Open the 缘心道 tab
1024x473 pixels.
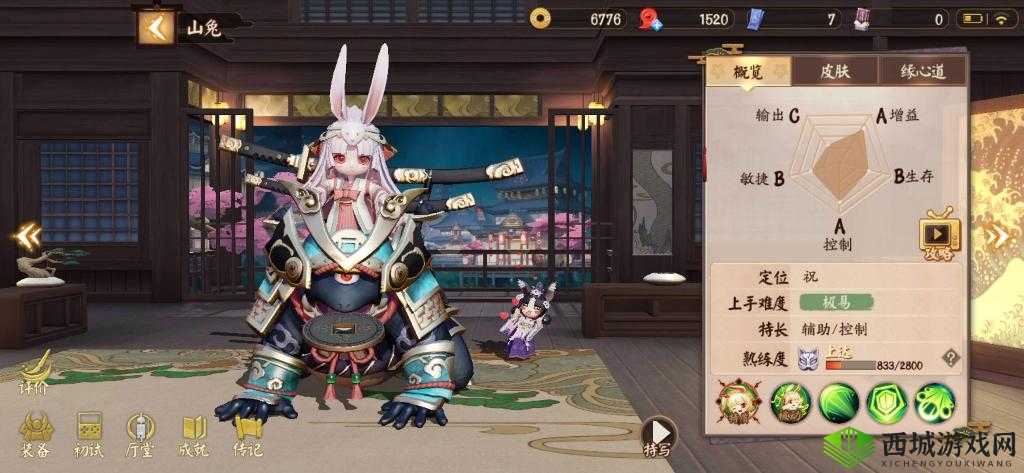921,71
